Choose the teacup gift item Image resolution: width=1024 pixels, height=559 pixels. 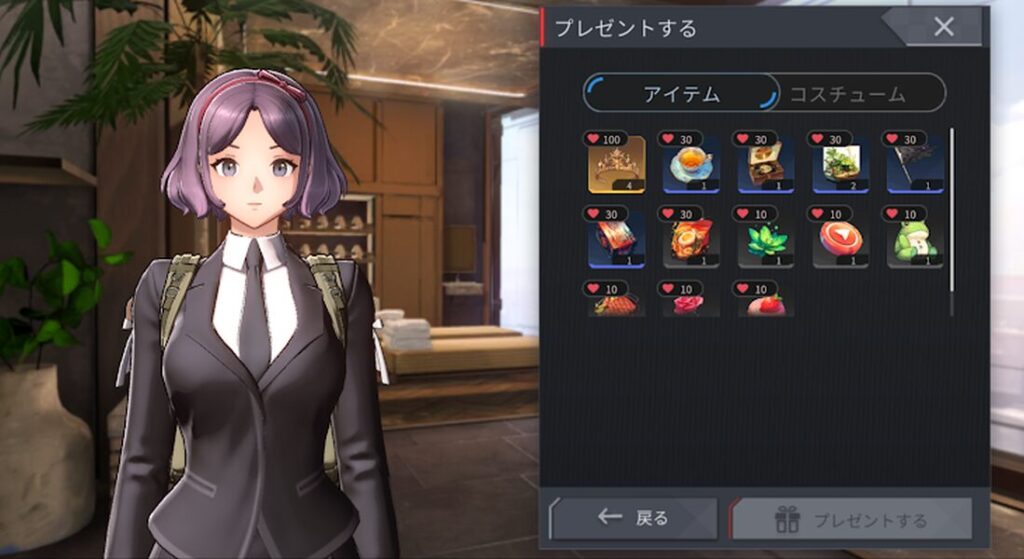click(x=690, y=164)
